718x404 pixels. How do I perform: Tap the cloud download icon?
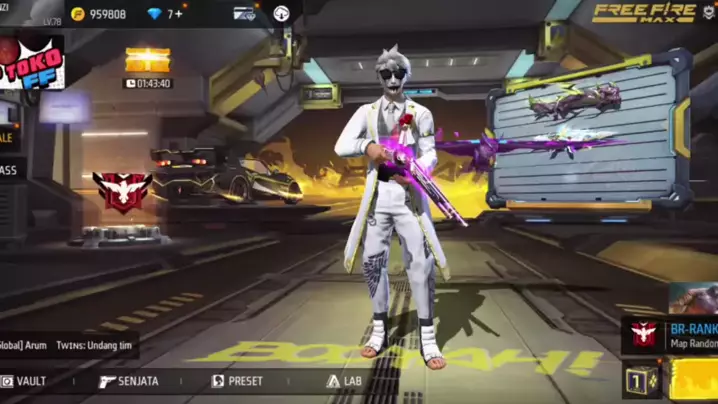(283, 13)
